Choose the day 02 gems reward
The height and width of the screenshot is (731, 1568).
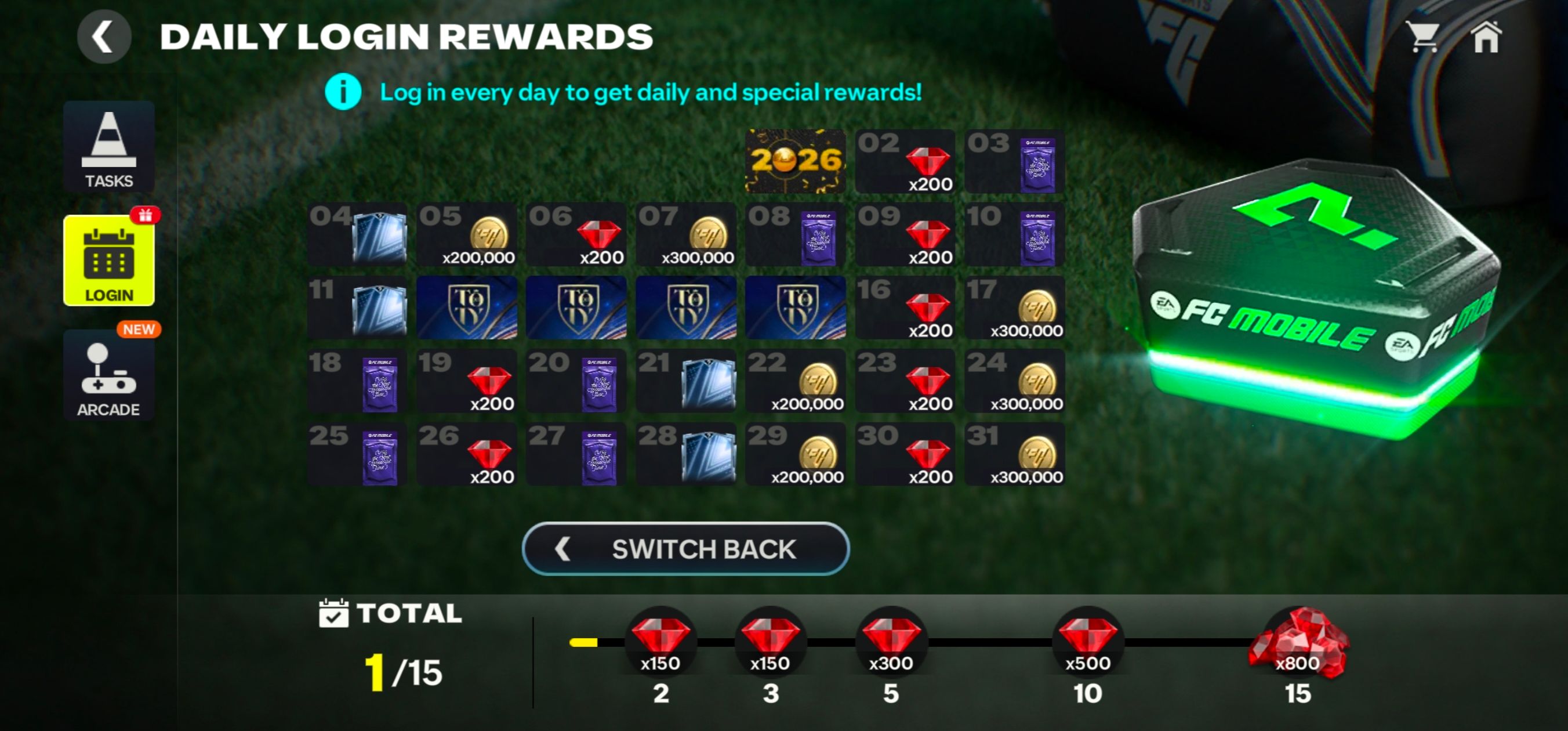pos(905,161)
